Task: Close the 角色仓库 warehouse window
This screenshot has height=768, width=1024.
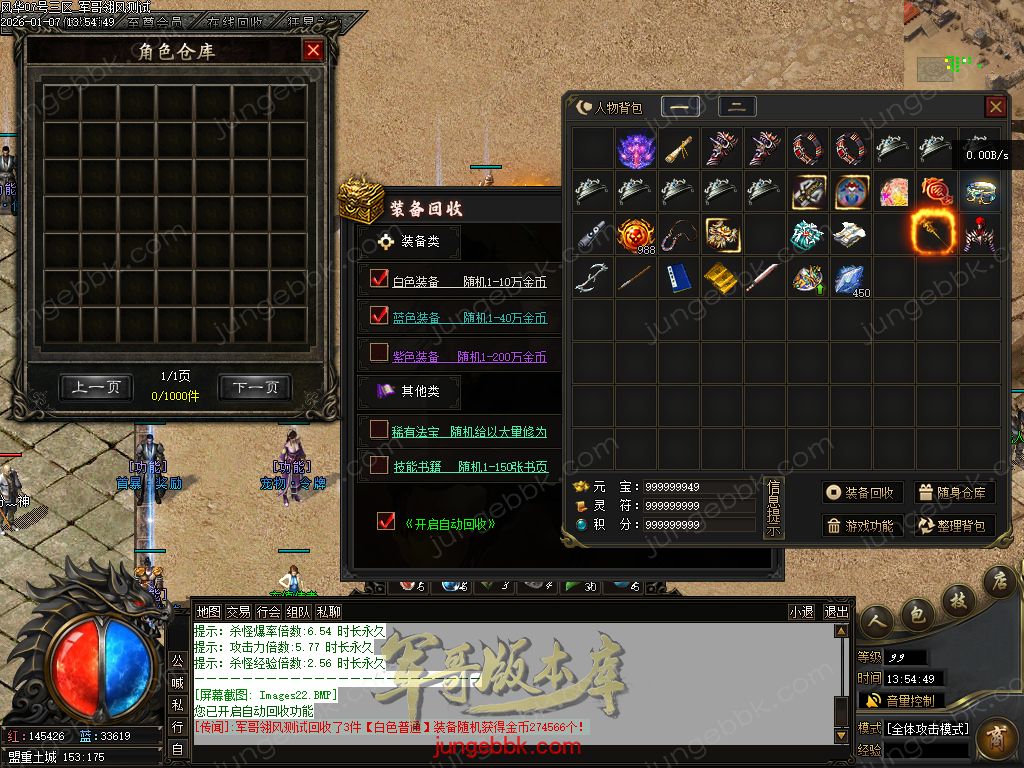Action: point(313,50)
